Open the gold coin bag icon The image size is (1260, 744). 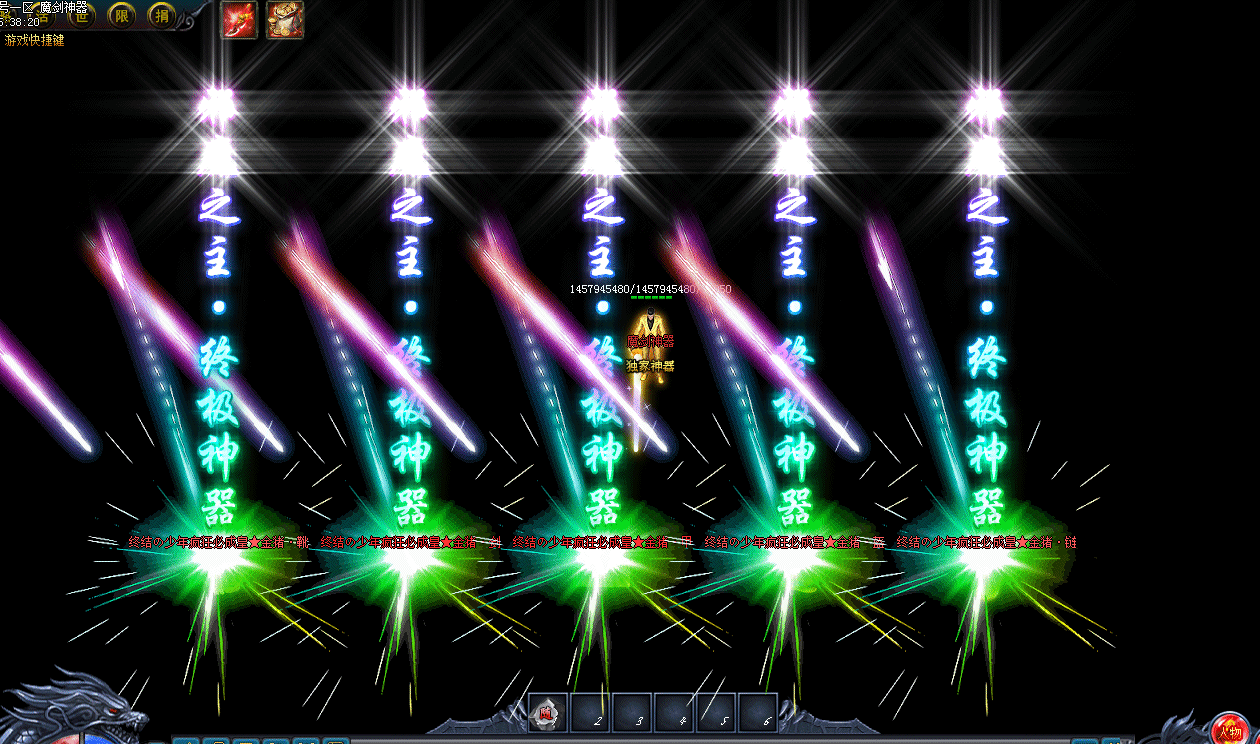pyautogui.click(x=285, y=20)
